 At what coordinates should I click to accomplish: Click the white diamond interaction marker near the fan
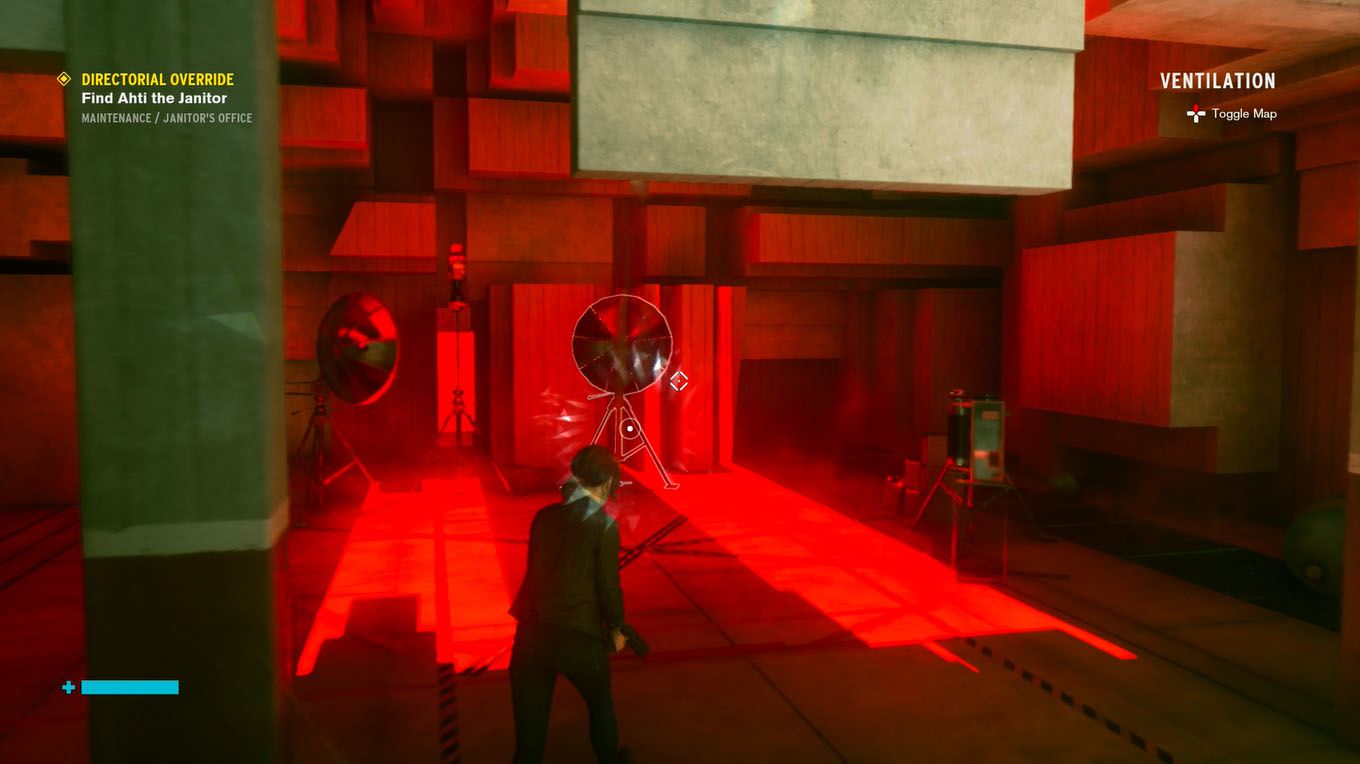click(x=679, y=381)
